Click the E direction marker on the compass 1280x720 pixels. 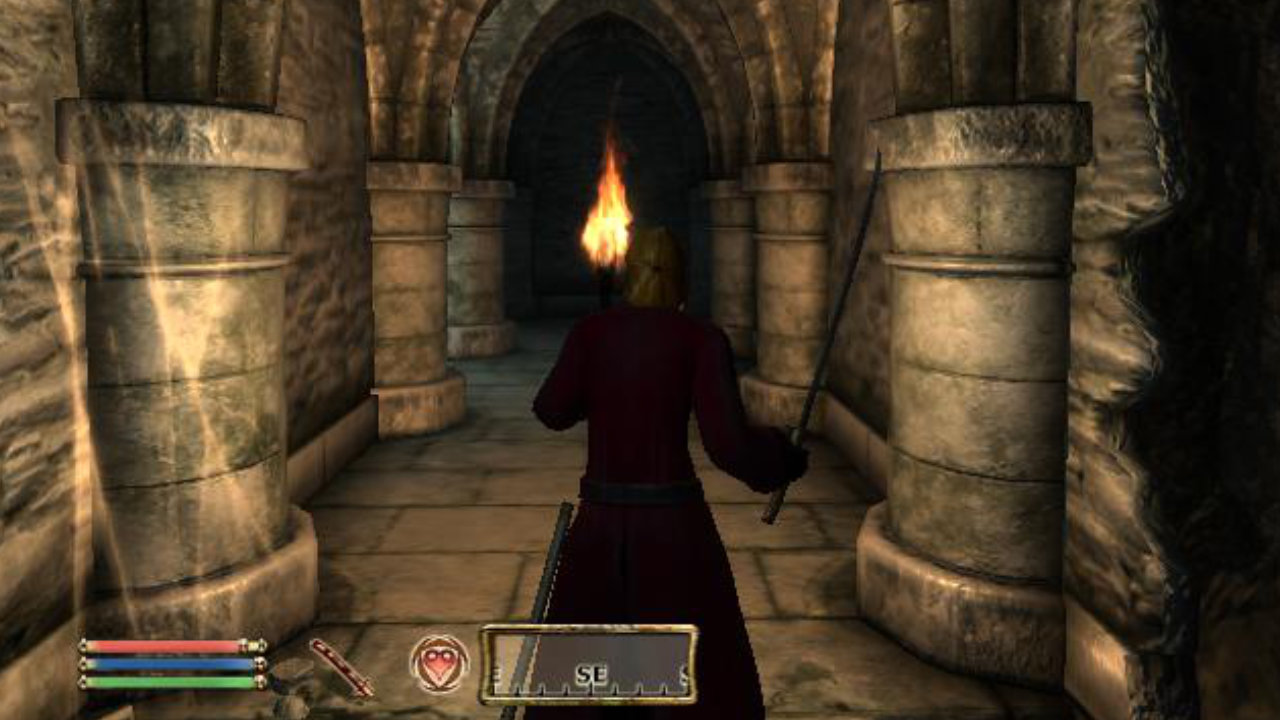(x=498, y=672)
